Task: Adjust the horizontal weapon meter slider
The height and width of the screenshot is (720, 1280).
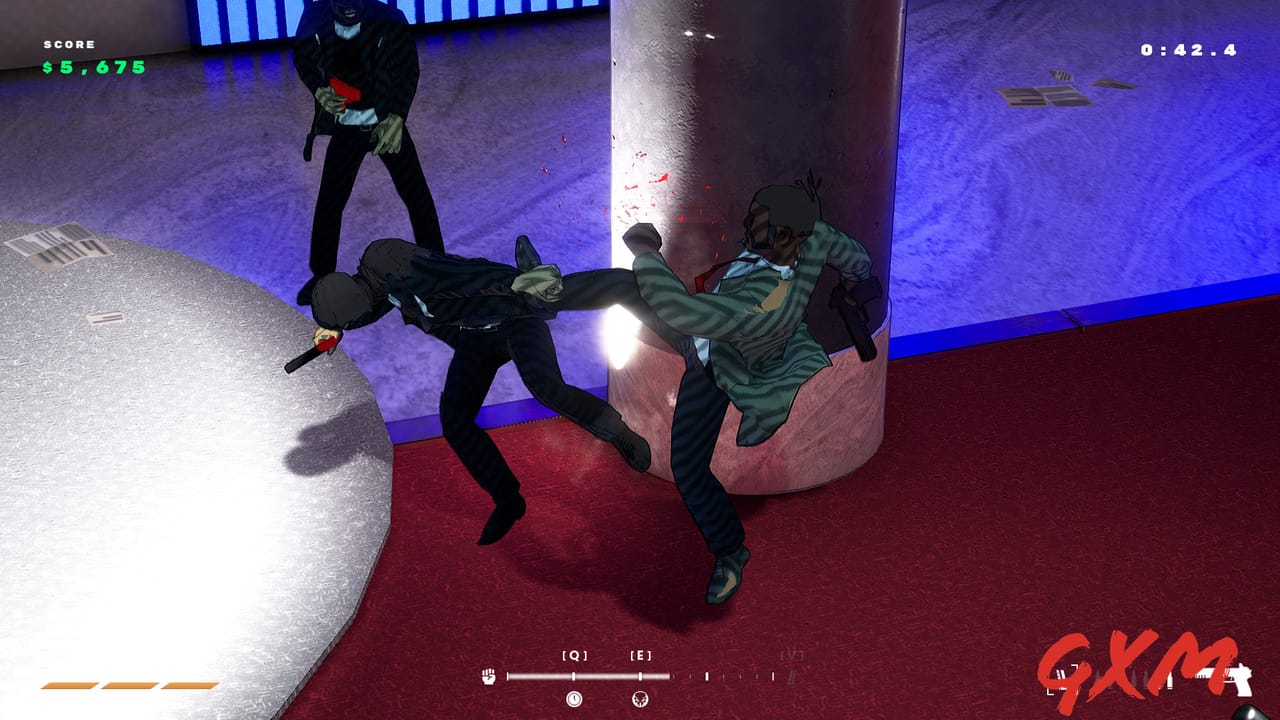Action: 640,675
